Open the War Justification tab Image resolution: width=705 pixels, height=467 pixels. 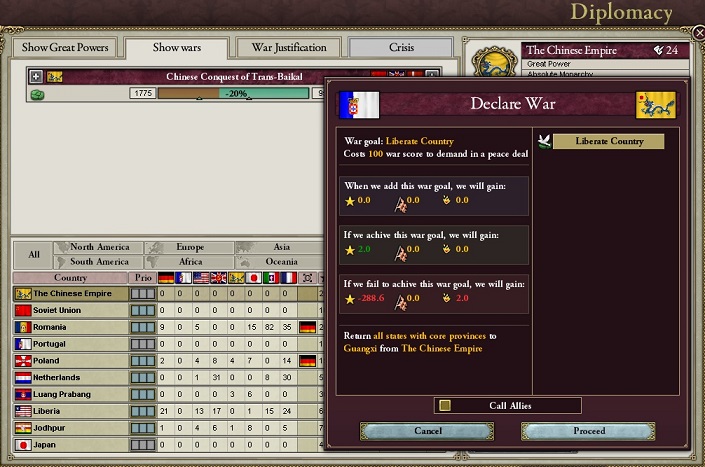[x=288, y=48]
